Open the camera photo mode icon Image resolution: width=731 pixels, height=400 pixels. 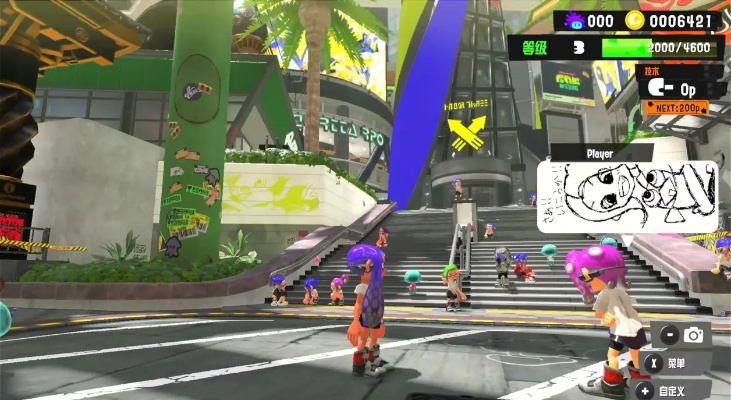pyautogui.click(x=693, y=335)
